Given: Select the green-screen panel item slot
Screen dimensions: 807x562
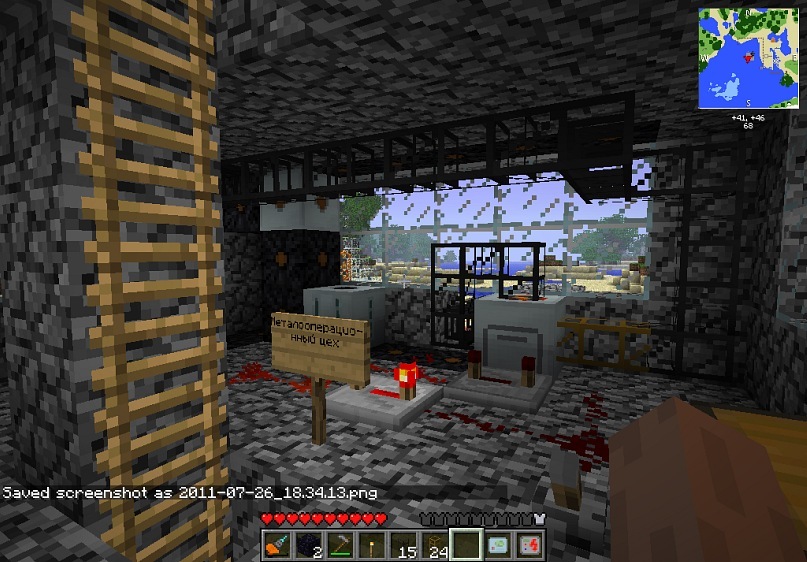Looking at the screenshot, I should pos(498,544).
